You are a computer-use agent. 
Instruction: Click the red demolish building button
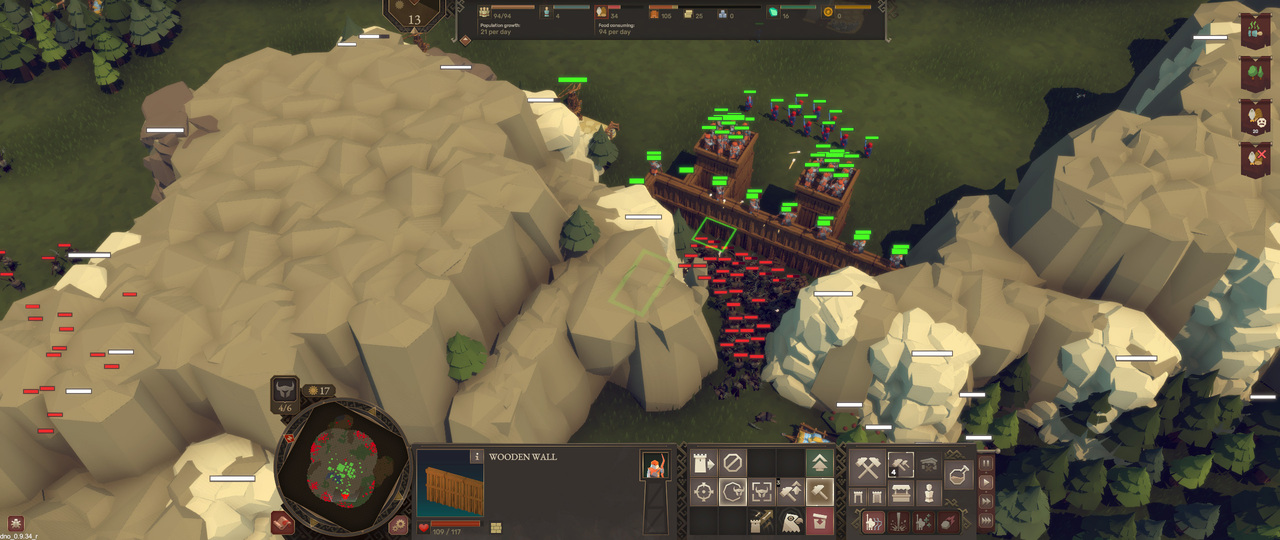(820, 521)
